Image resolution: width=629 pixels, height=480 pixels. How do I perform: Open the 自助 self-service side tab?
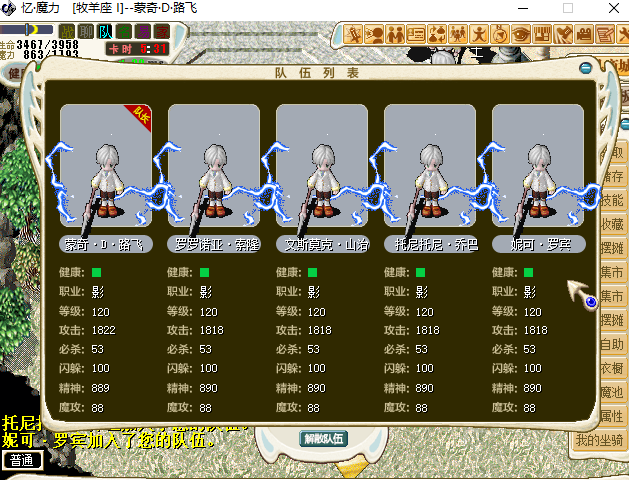612,344
